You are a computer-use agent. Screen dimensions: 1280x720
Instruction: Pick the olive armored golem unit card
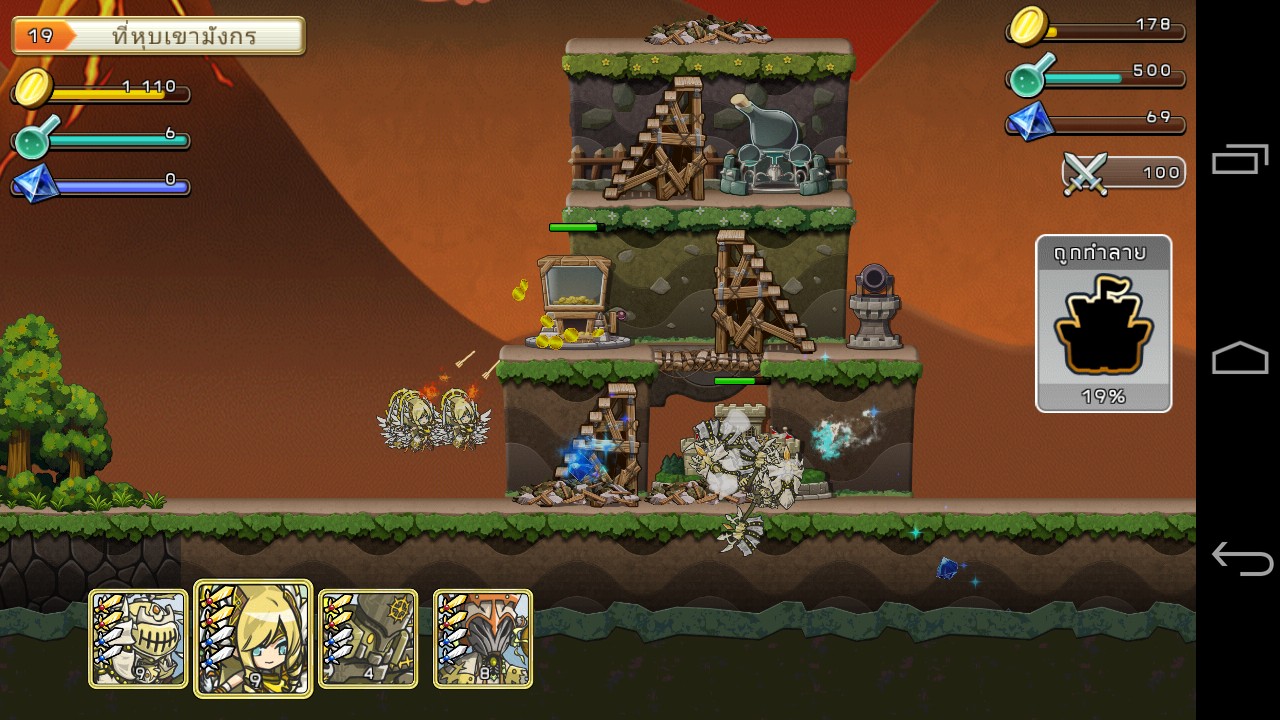368,638
